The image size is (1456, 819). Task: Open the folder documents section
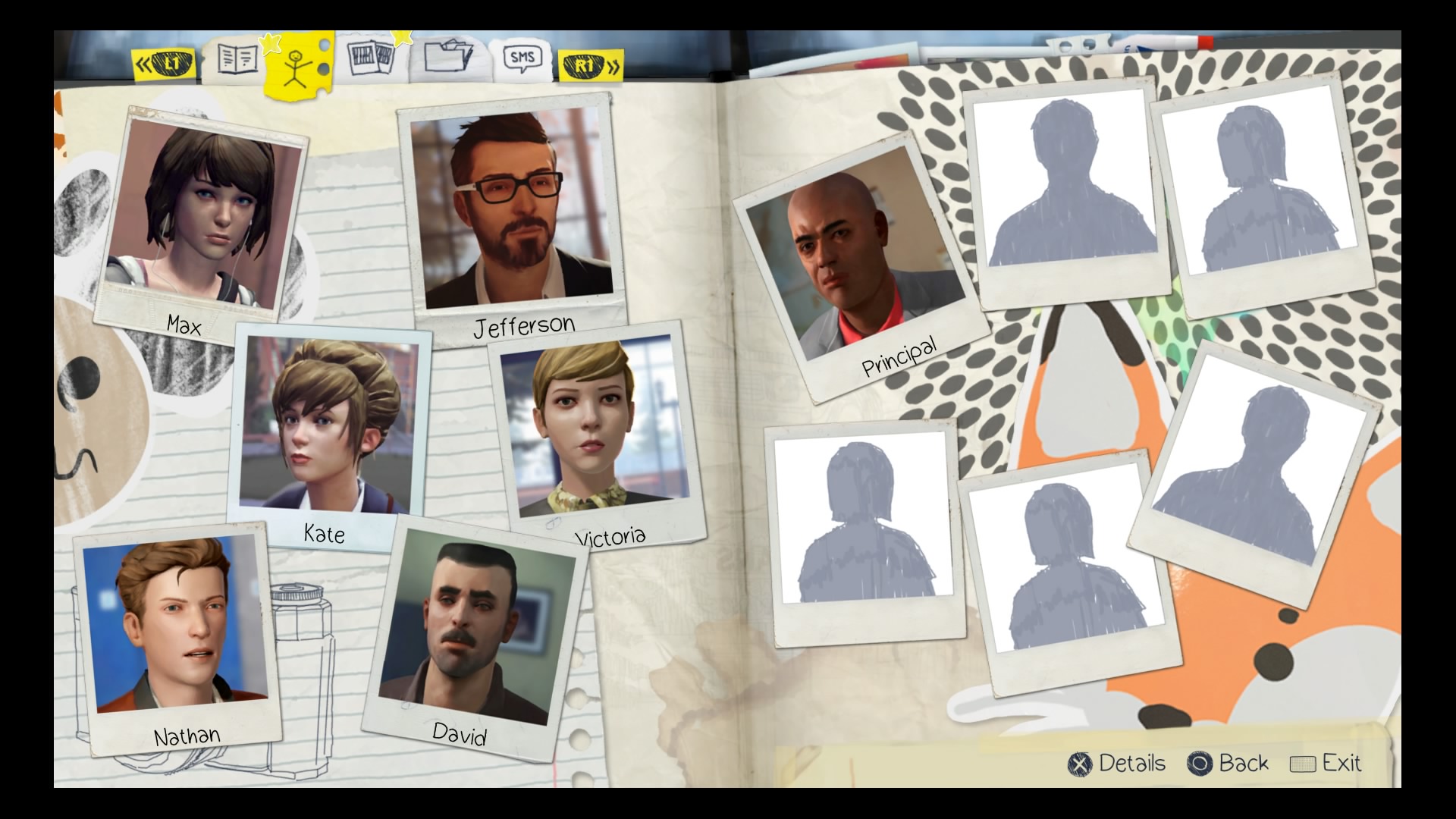click(x=449, y=57)
